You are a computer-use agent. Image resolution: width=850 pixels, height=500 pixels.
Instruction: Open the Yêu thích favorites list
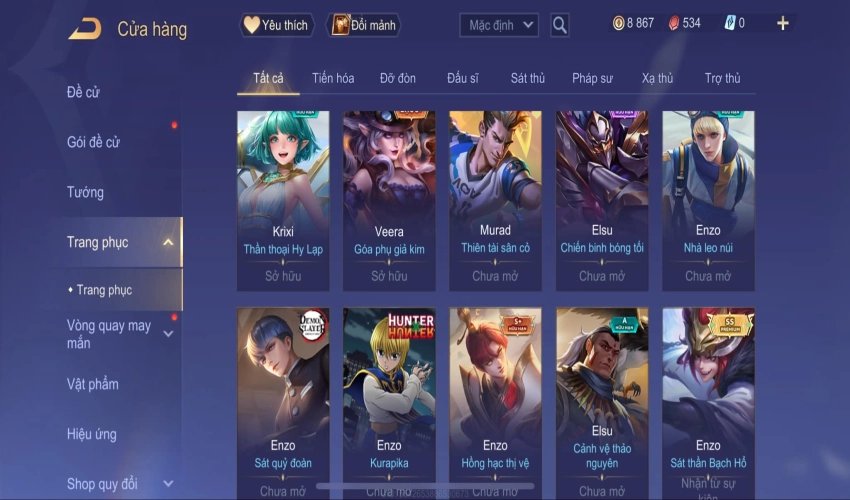pos(277,25)
